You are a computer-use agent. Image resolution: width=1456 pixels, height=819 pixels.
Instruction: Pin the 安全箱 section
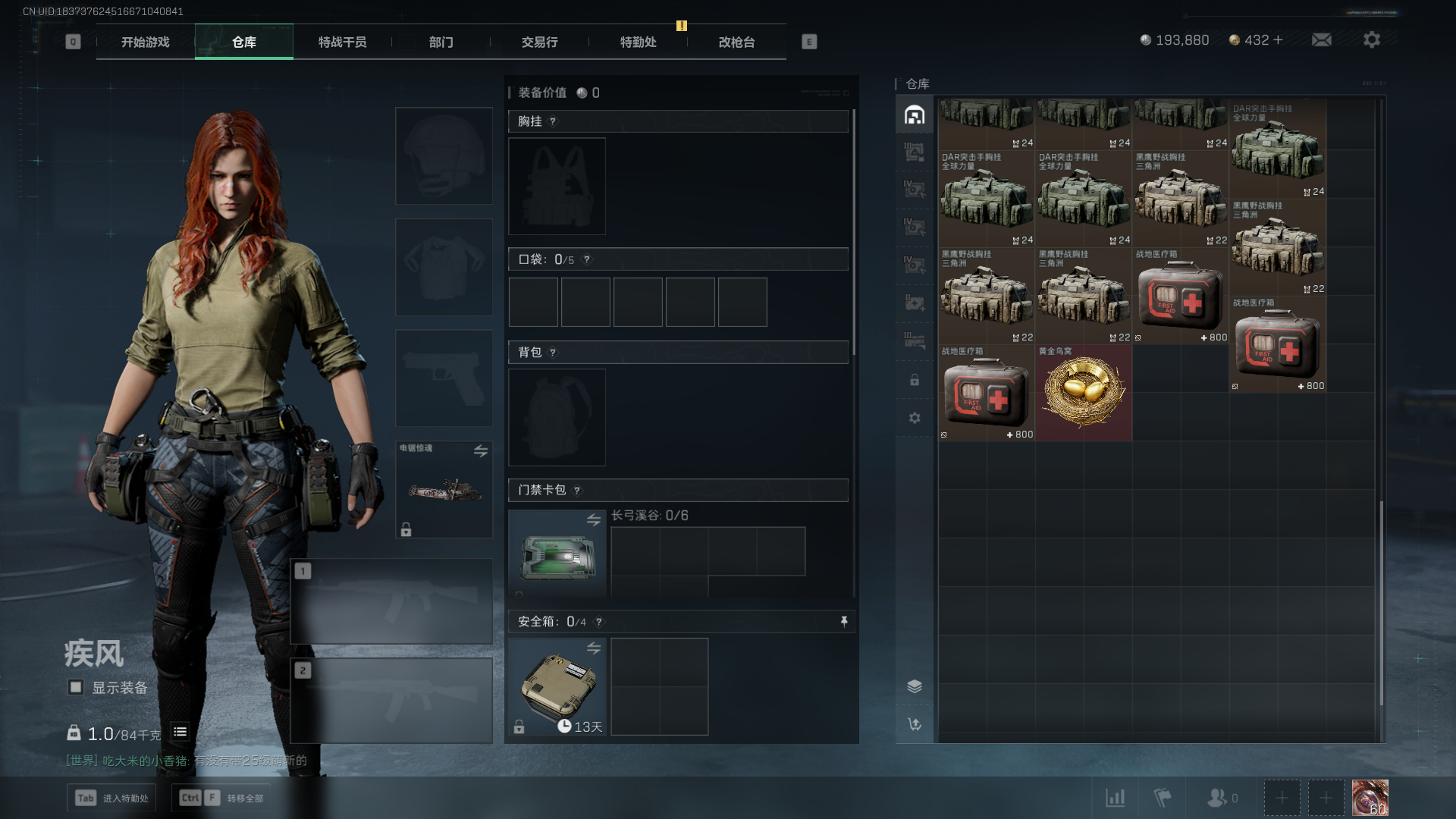coord(844,622)
